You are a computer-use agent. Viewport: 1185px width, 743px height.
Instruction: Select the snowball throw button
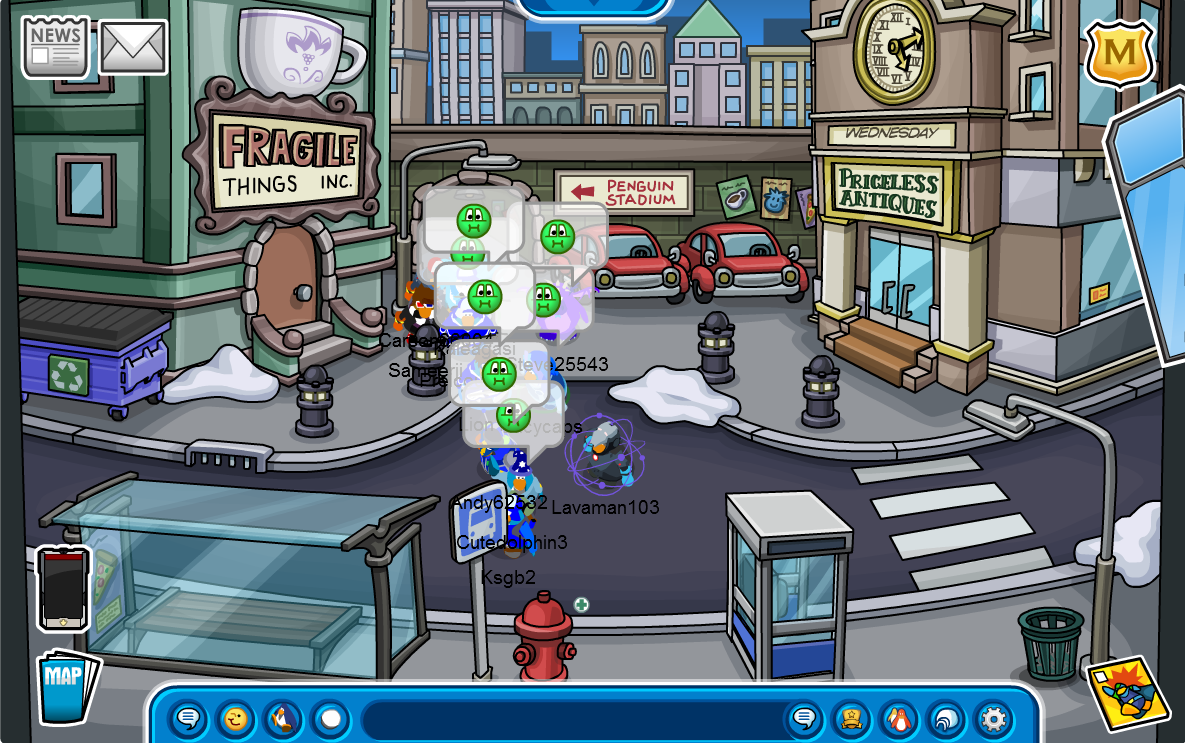(x=331, y=719)
